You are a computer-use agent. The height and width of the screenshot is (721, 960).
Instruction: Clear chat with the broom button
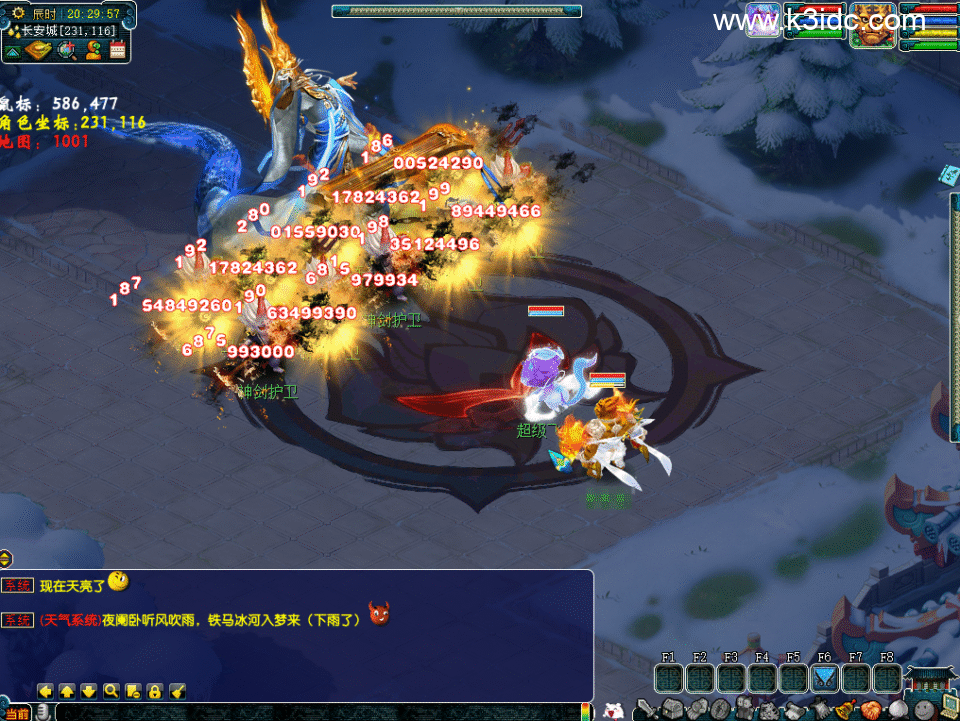pos(177,691)
